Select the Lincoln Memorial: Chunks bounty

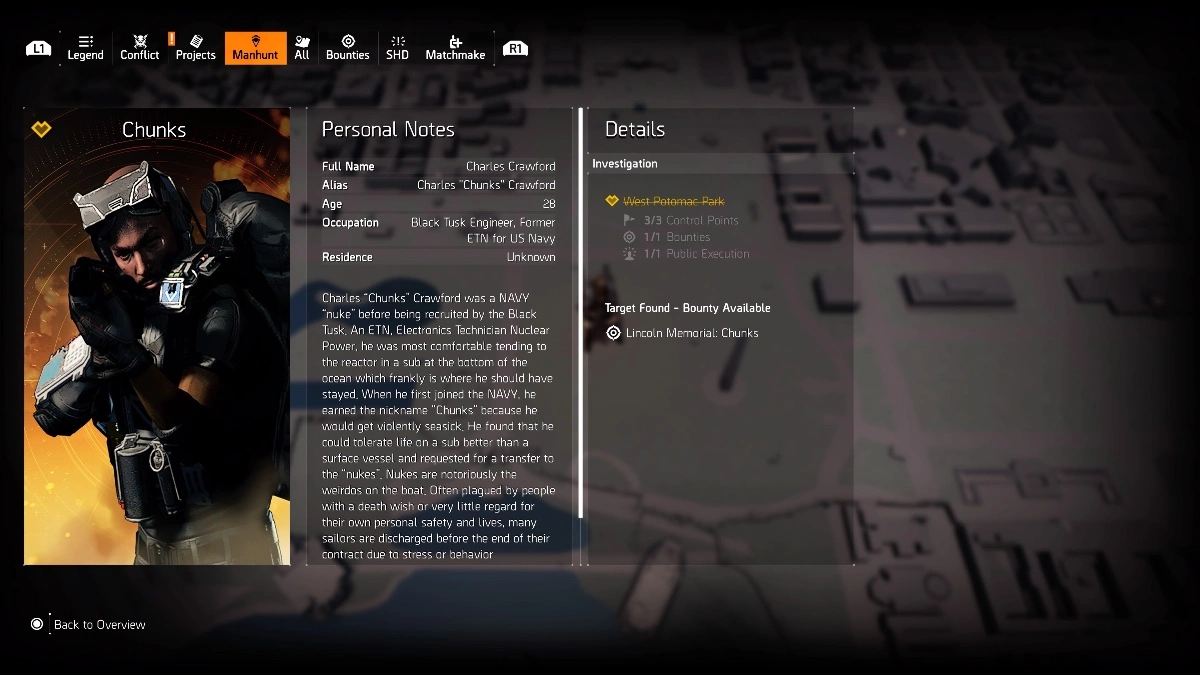(691, 333)
